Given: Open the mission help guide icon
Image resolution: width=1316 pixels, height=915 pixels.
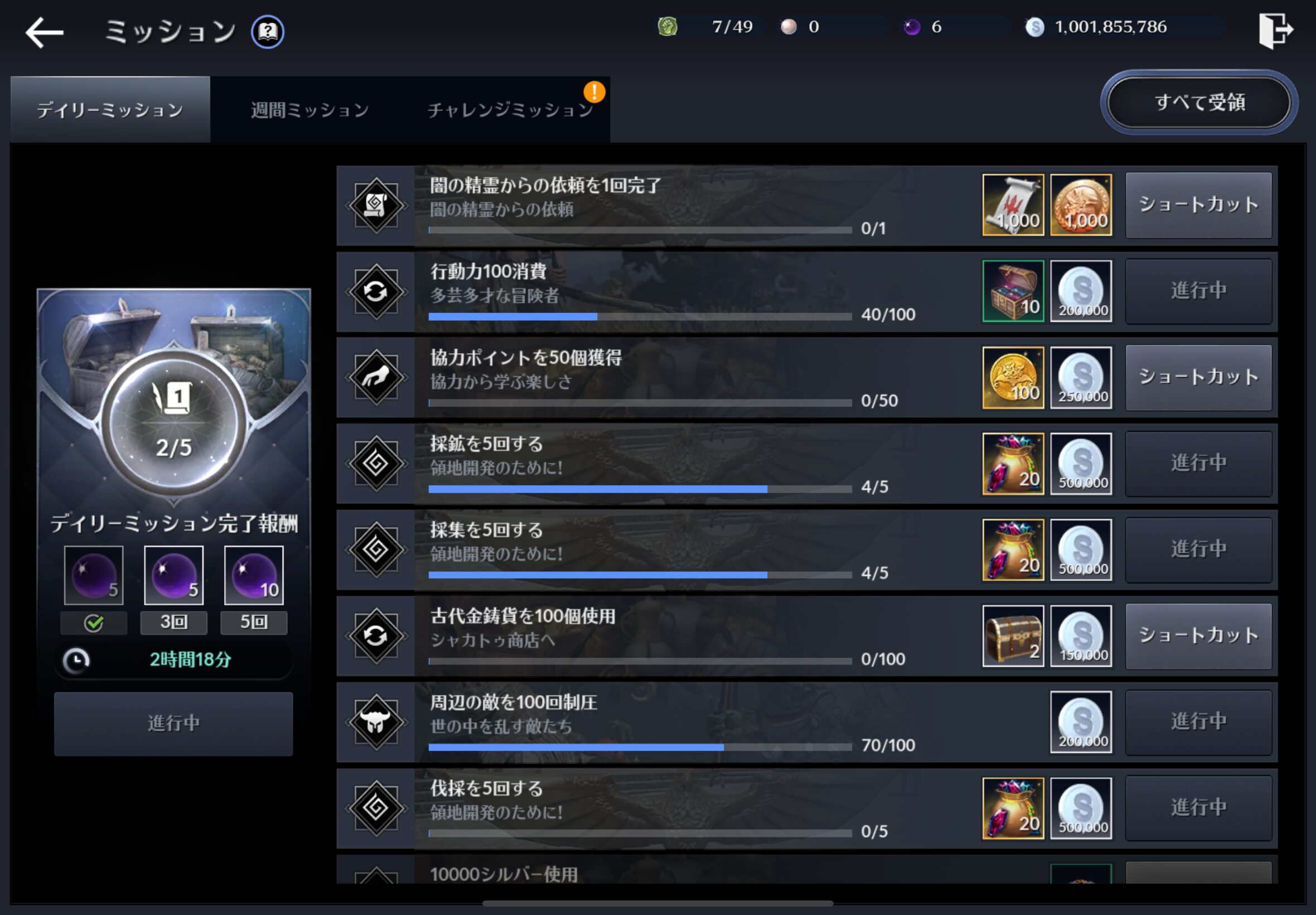Looking at the screenshot, I should (268, 32).
